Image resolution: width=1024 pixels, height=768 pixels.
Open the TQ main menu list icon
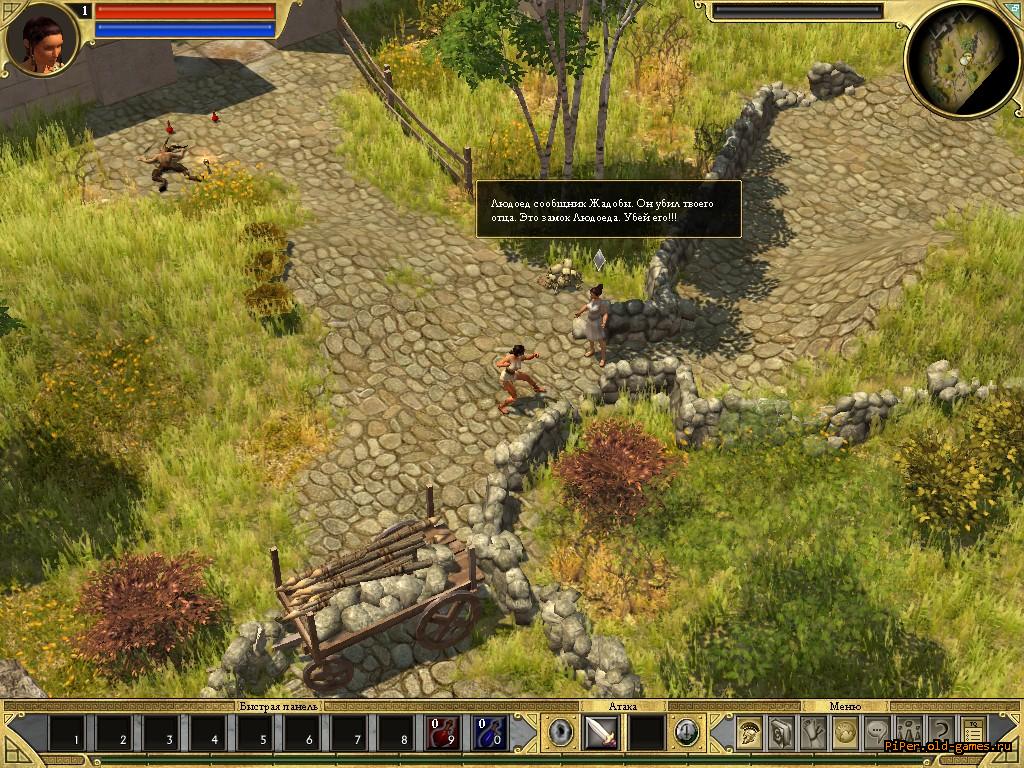coord(972,733)
